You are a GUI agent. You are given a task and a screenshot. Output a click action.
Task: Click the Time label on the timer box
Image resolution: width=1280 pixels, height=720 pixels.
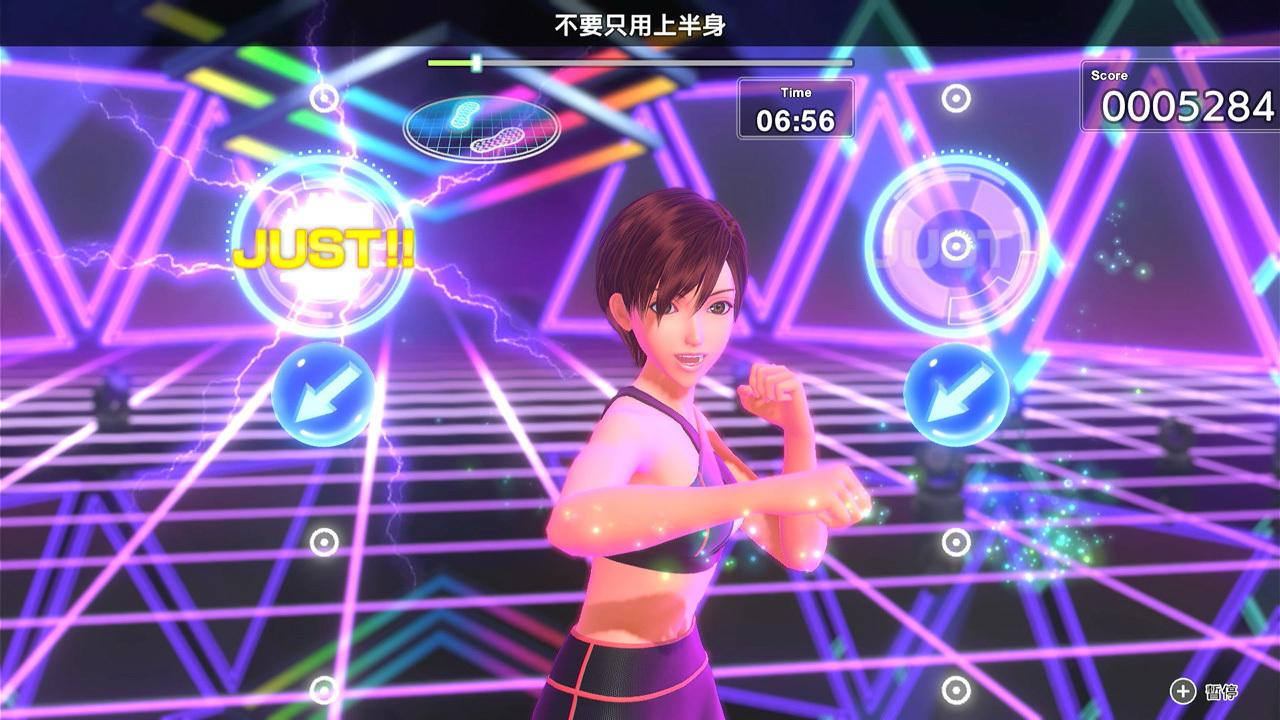(796, 91)
